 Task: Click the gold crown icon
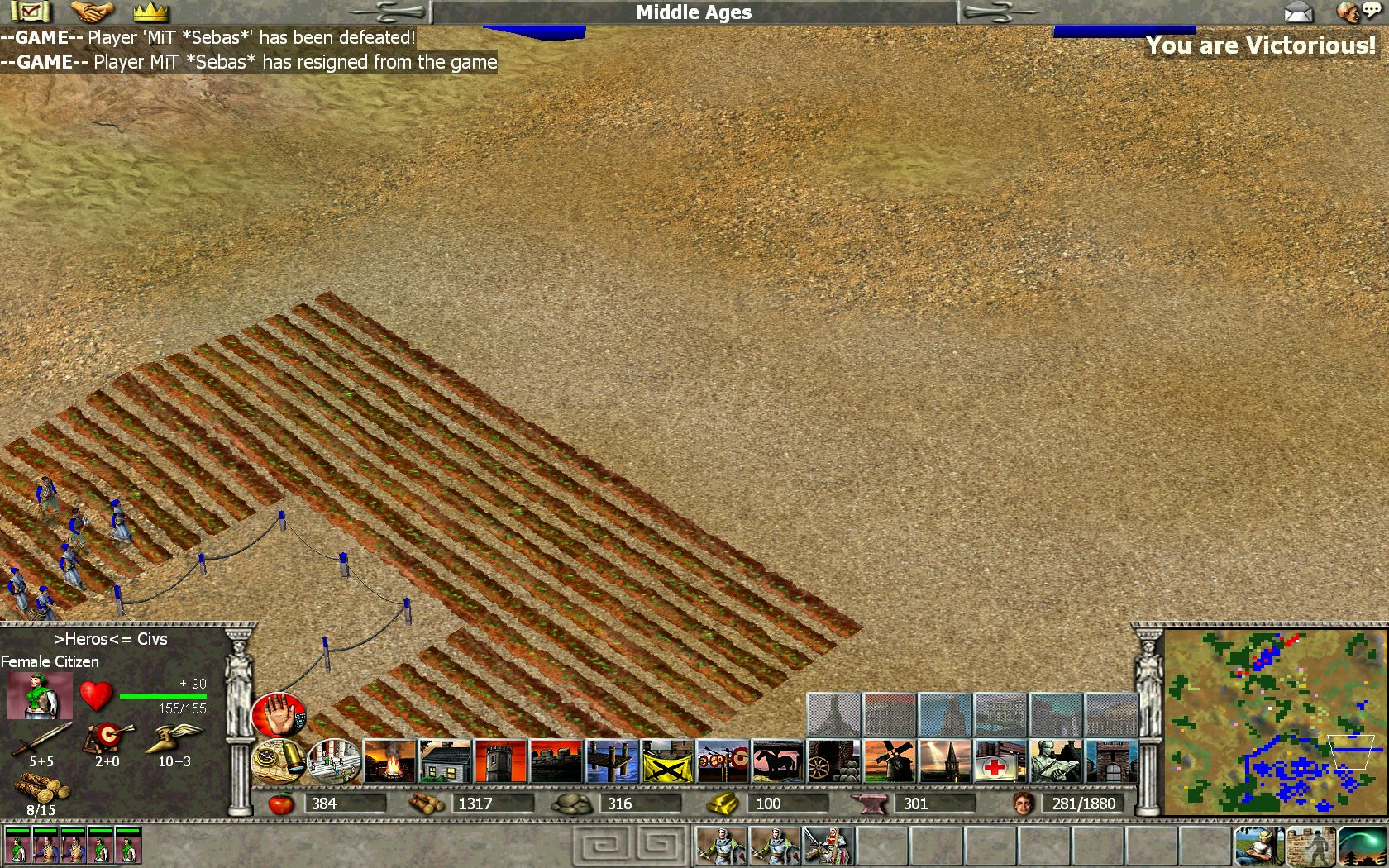pyautogui.click(x=150, y=12)
